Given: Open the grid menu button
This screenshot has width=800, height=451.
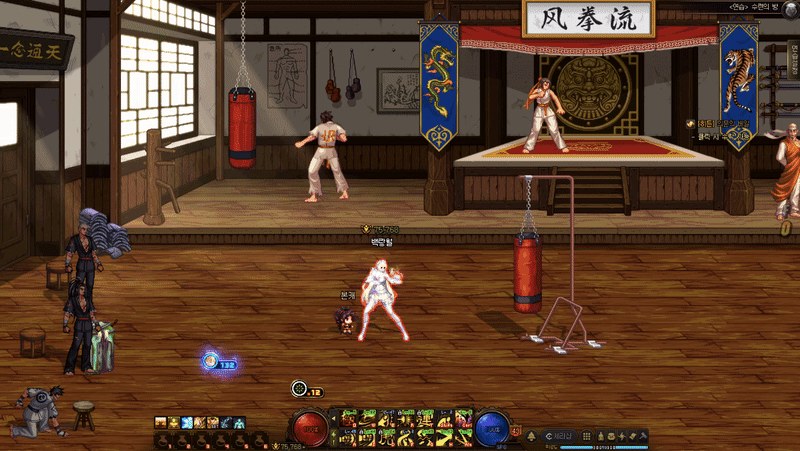Looking at the screenshot, I should [x=587, y=436].
